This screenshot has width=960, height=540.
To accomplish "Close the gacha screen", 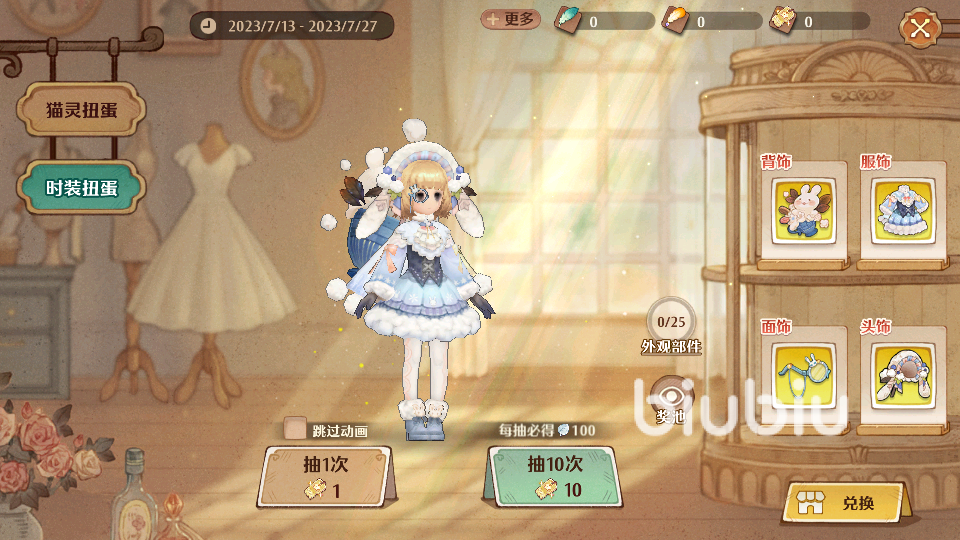I will click(x=920, y=28).
